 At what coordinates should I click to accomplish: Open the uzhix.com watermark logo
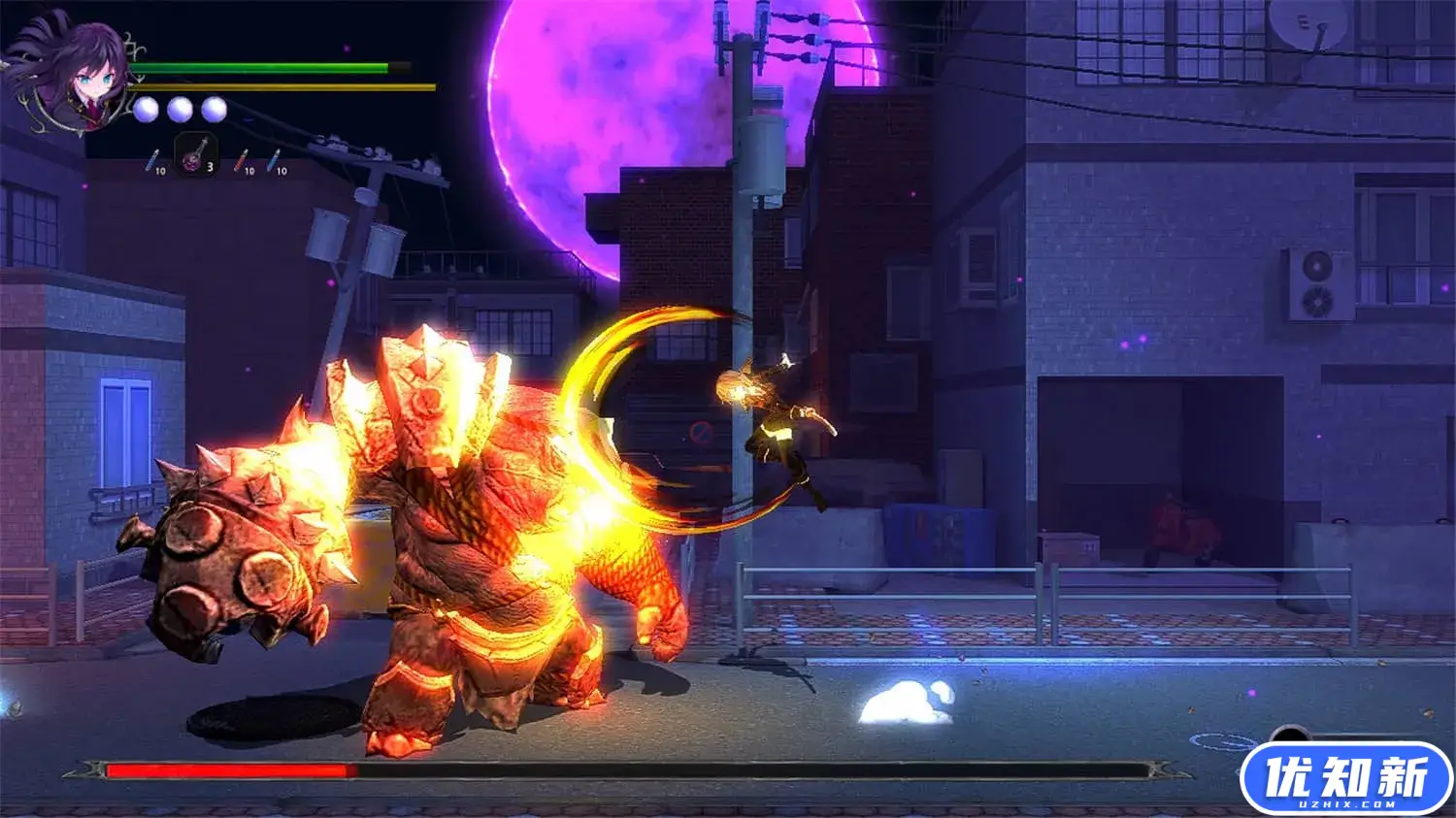1346,779
